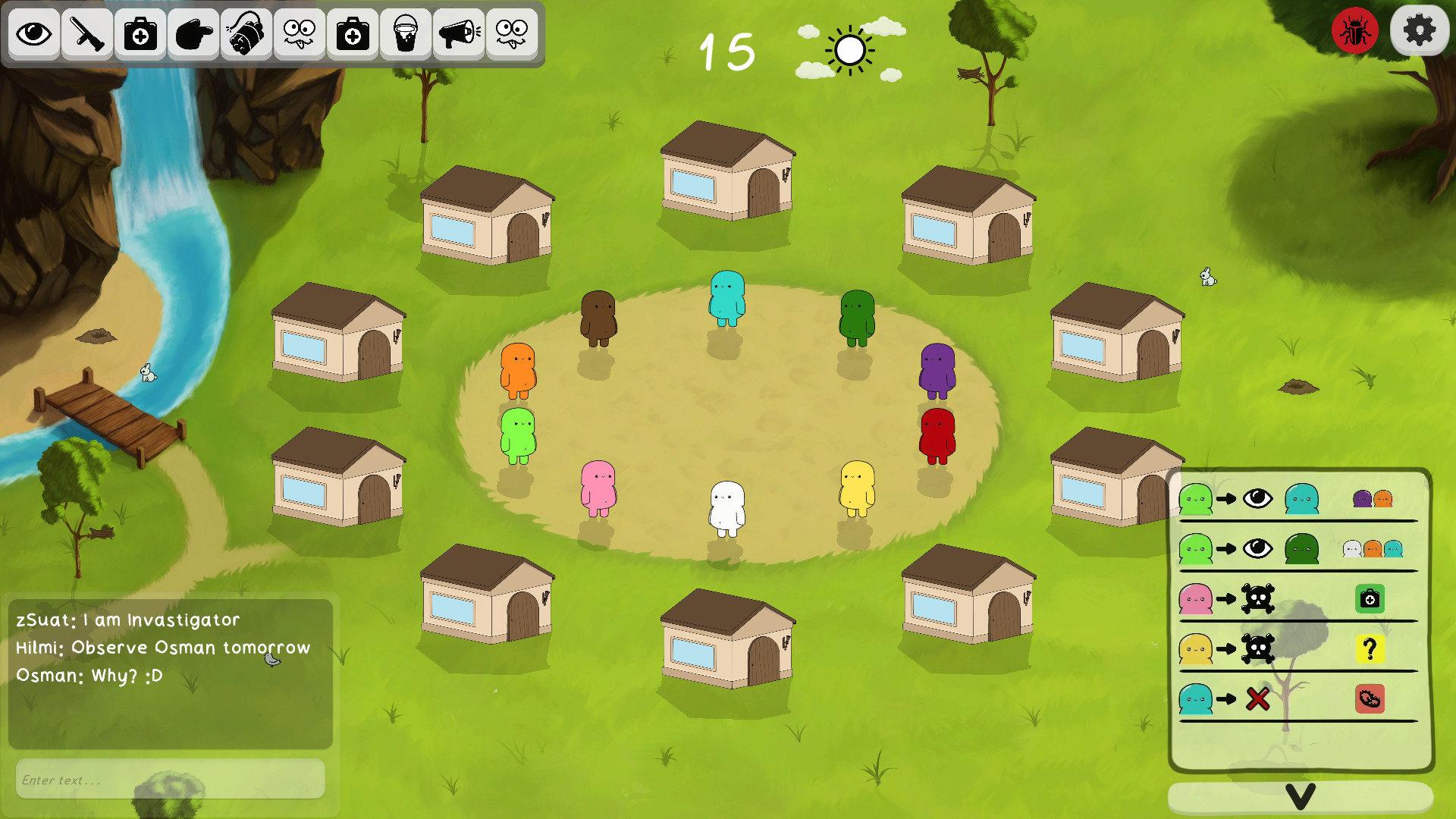Click the red bug report button
This screenshot has width=1456, height=819.
[1354, 31]
